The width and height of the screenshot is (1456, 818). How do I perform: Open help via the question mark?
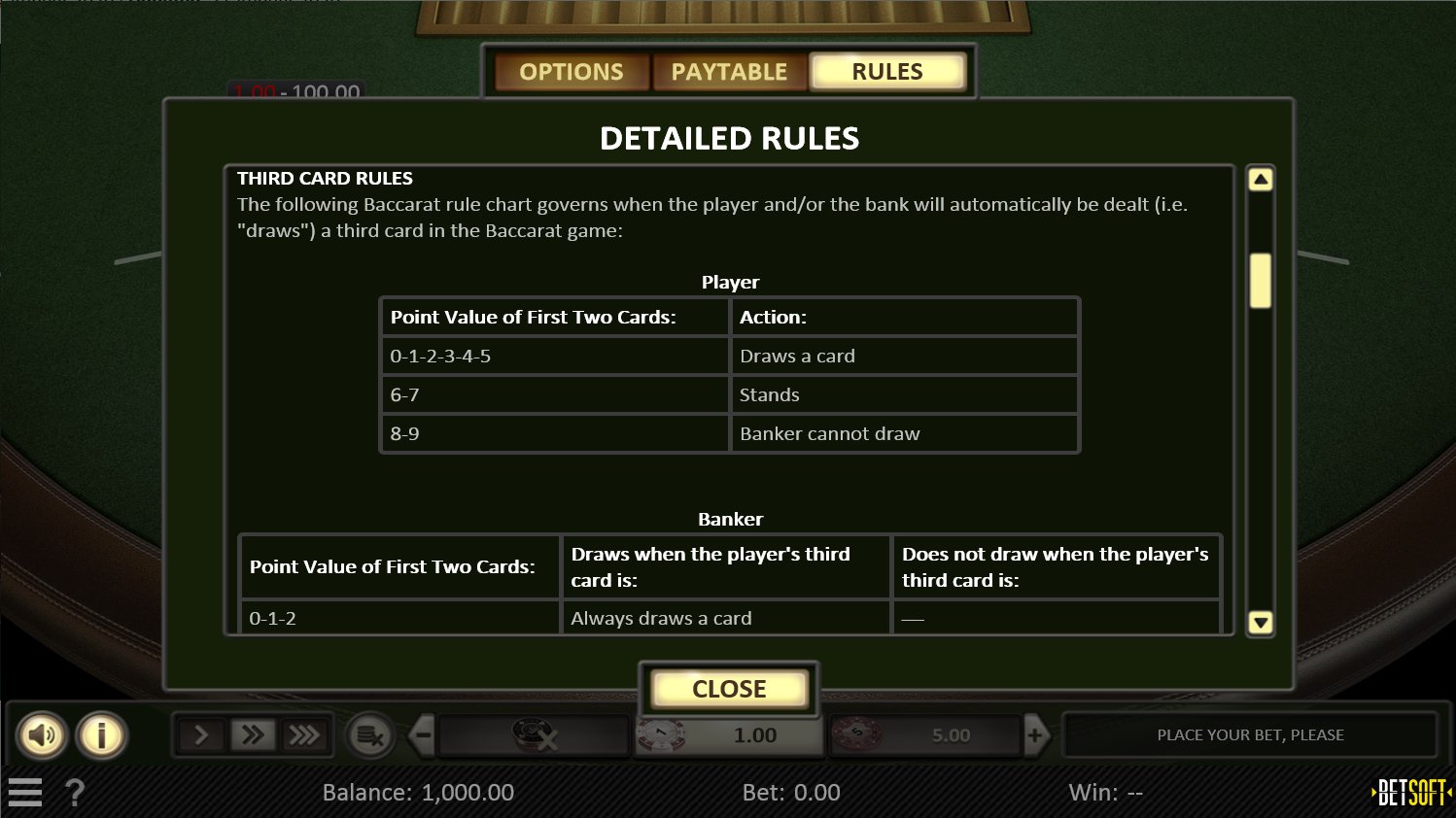76,792
